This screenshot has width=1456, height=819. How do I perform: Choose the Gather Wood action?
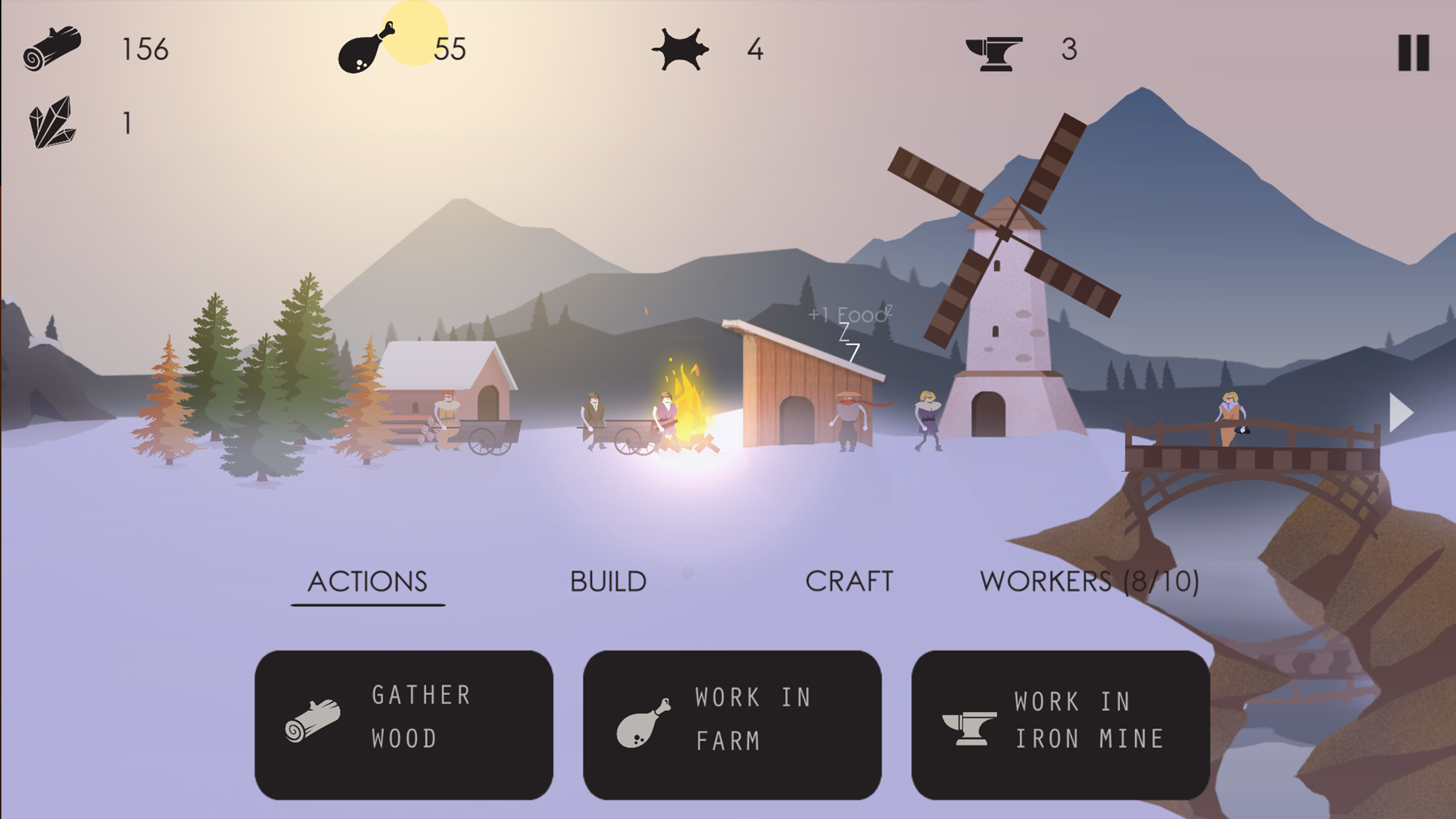tap(404, 725)
